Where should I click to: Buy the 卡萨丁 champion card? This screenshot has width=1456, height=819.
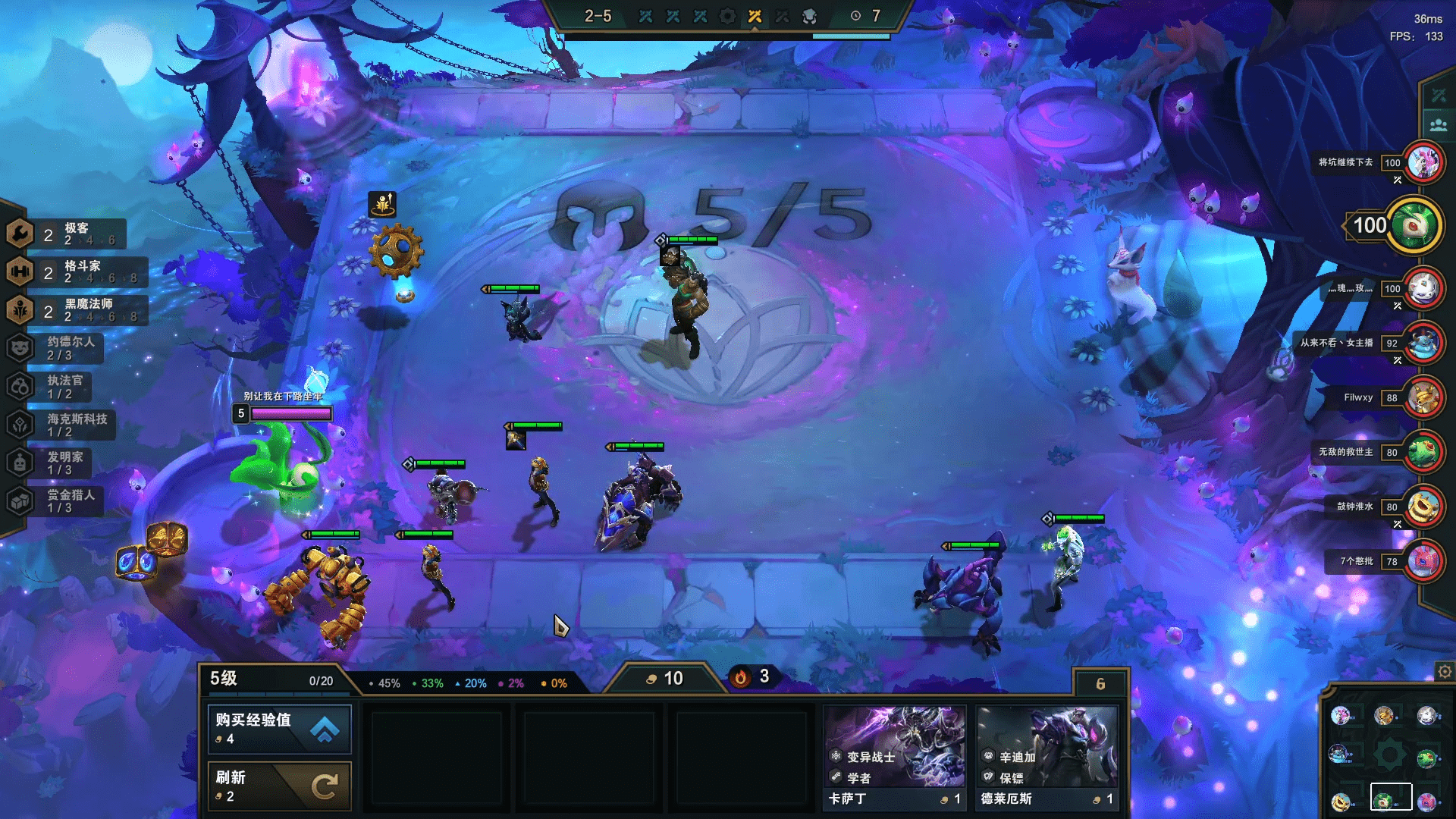tap(895, 758)
